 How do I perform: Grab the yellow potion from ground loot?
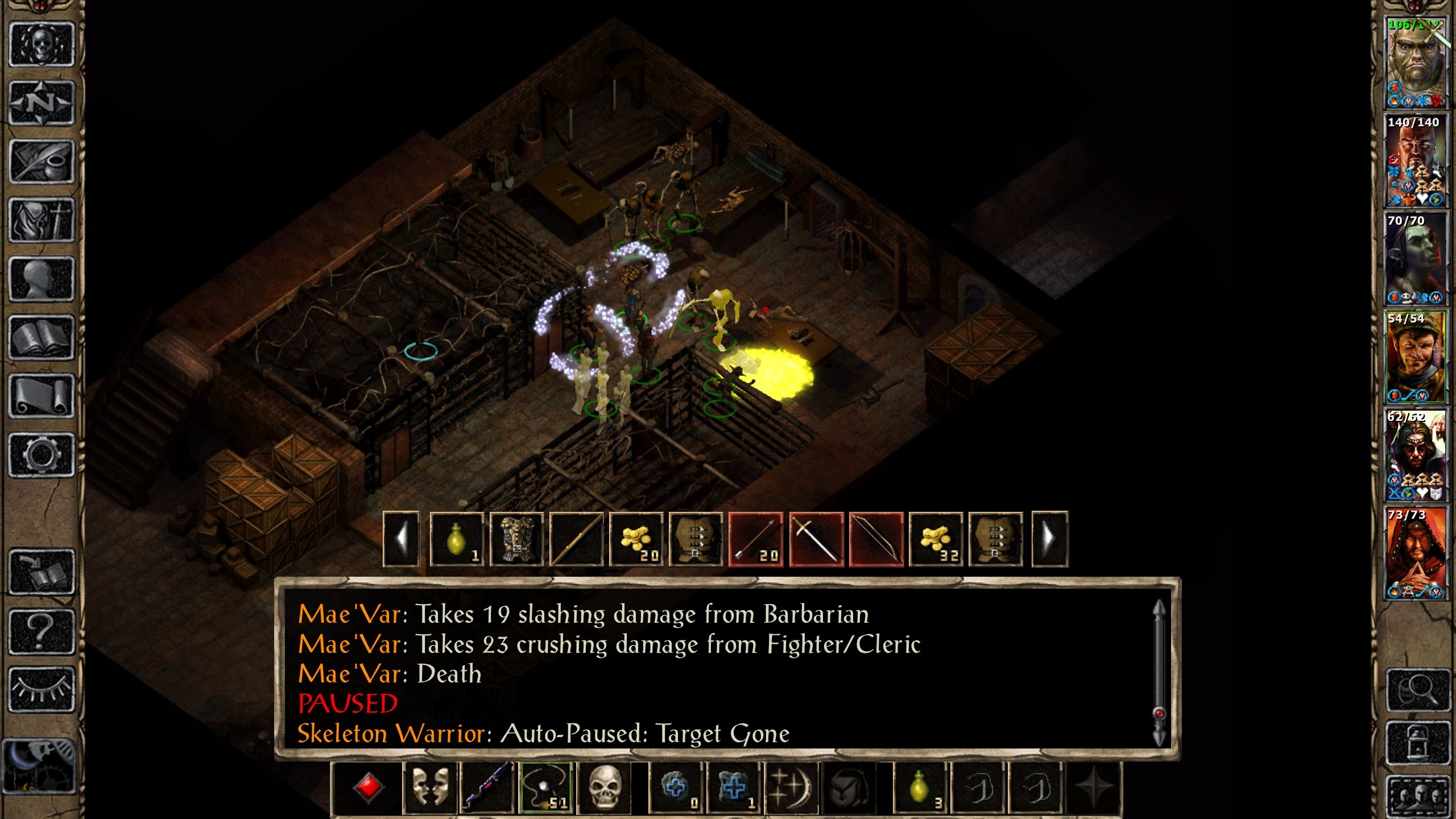[x=457, y=539]
